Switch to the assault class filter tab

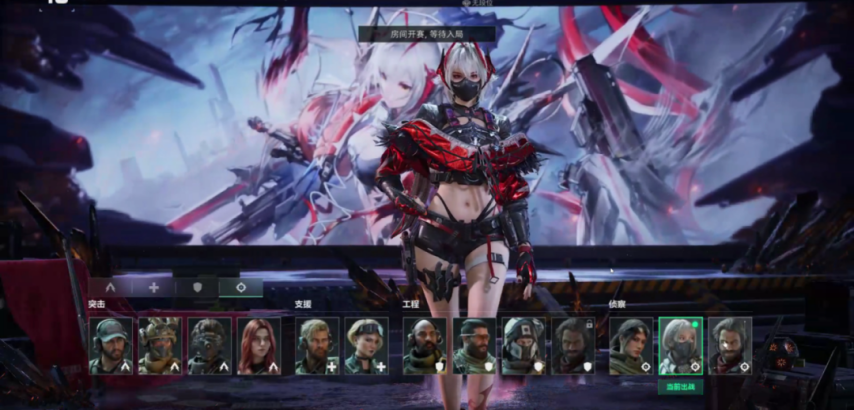click(111, 287)
